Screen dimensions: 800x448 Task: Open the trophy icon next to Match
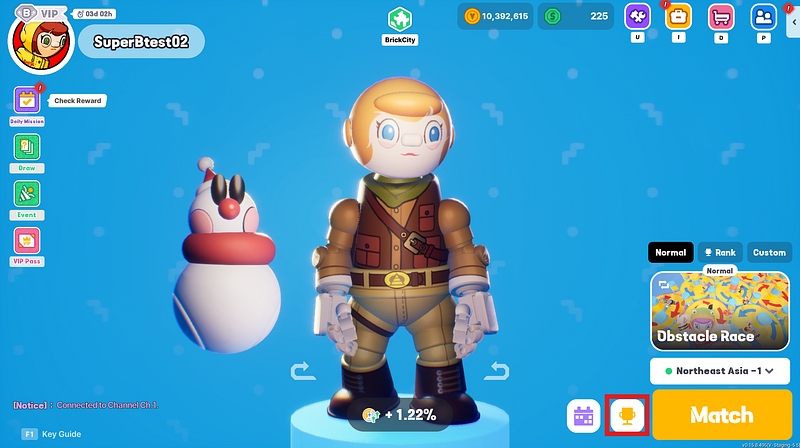point(628,415)
